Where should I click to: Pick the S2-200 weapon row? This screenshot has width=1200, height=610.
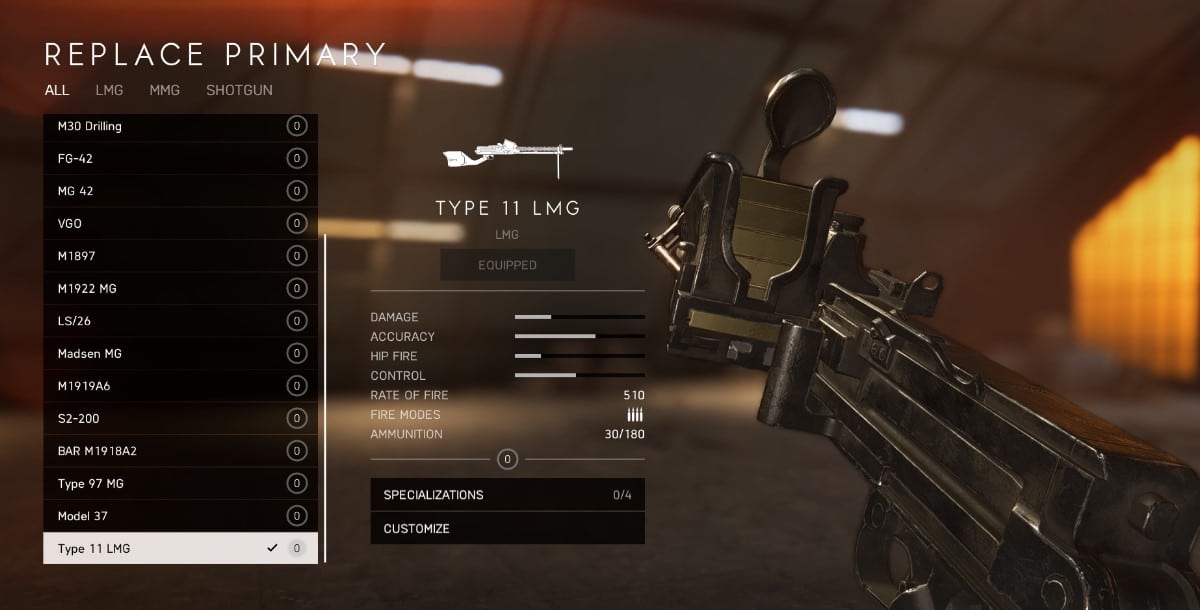[180, 418]
